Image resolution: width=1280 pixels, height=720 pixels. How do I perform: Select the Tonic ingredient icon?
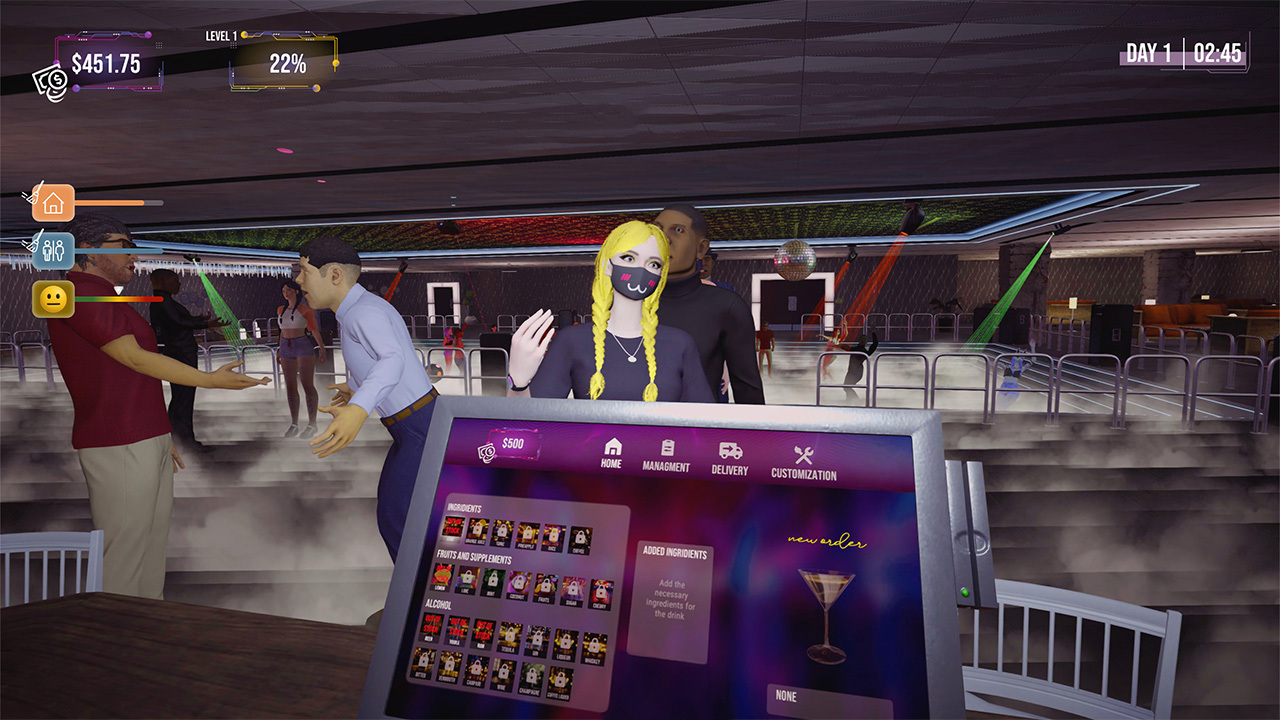(x=500, y=529)
